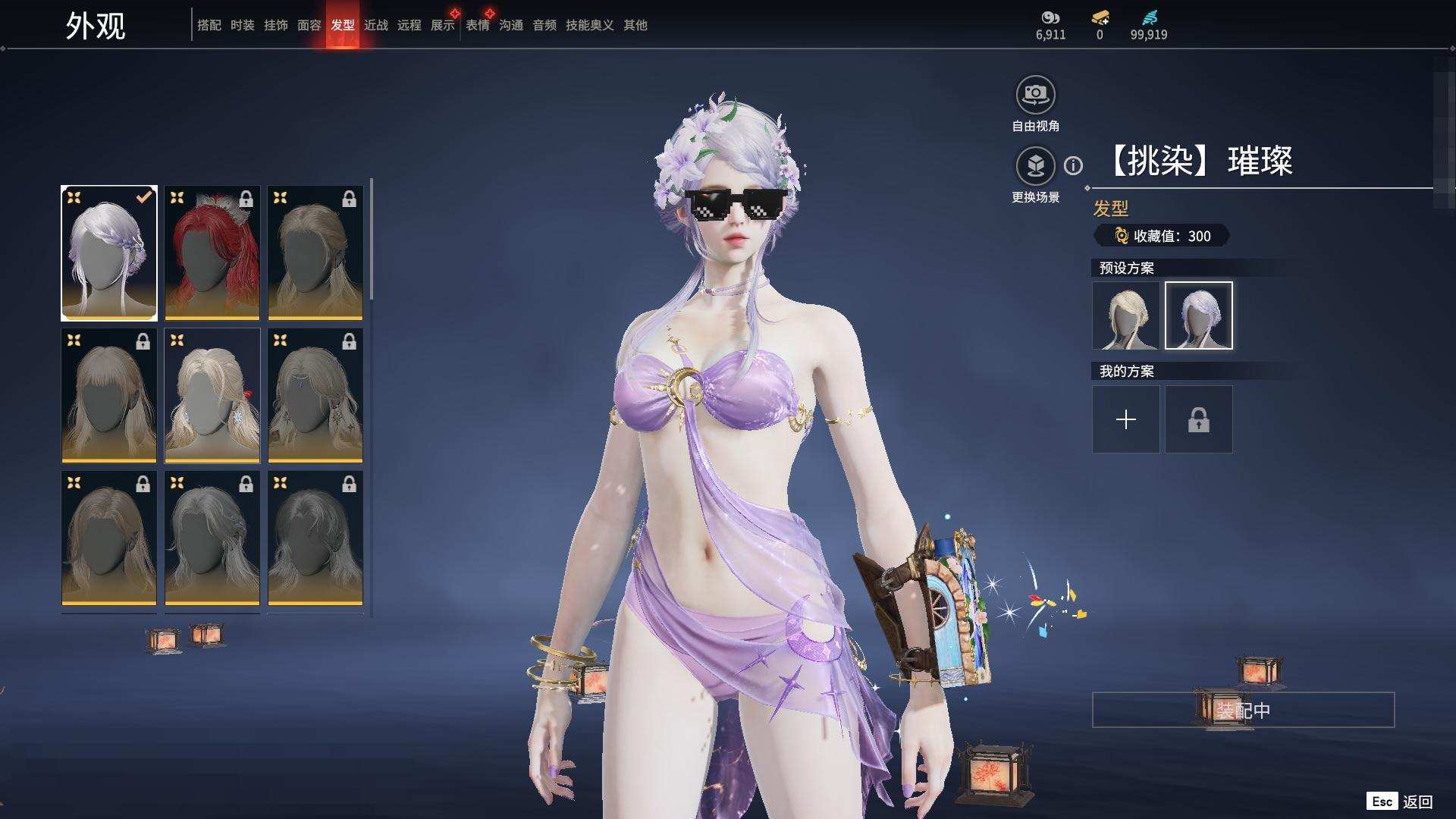Screen dimensions: 1456x819
Task: Click the locked custom scheme slot
Action: (x=1199, y=419)
